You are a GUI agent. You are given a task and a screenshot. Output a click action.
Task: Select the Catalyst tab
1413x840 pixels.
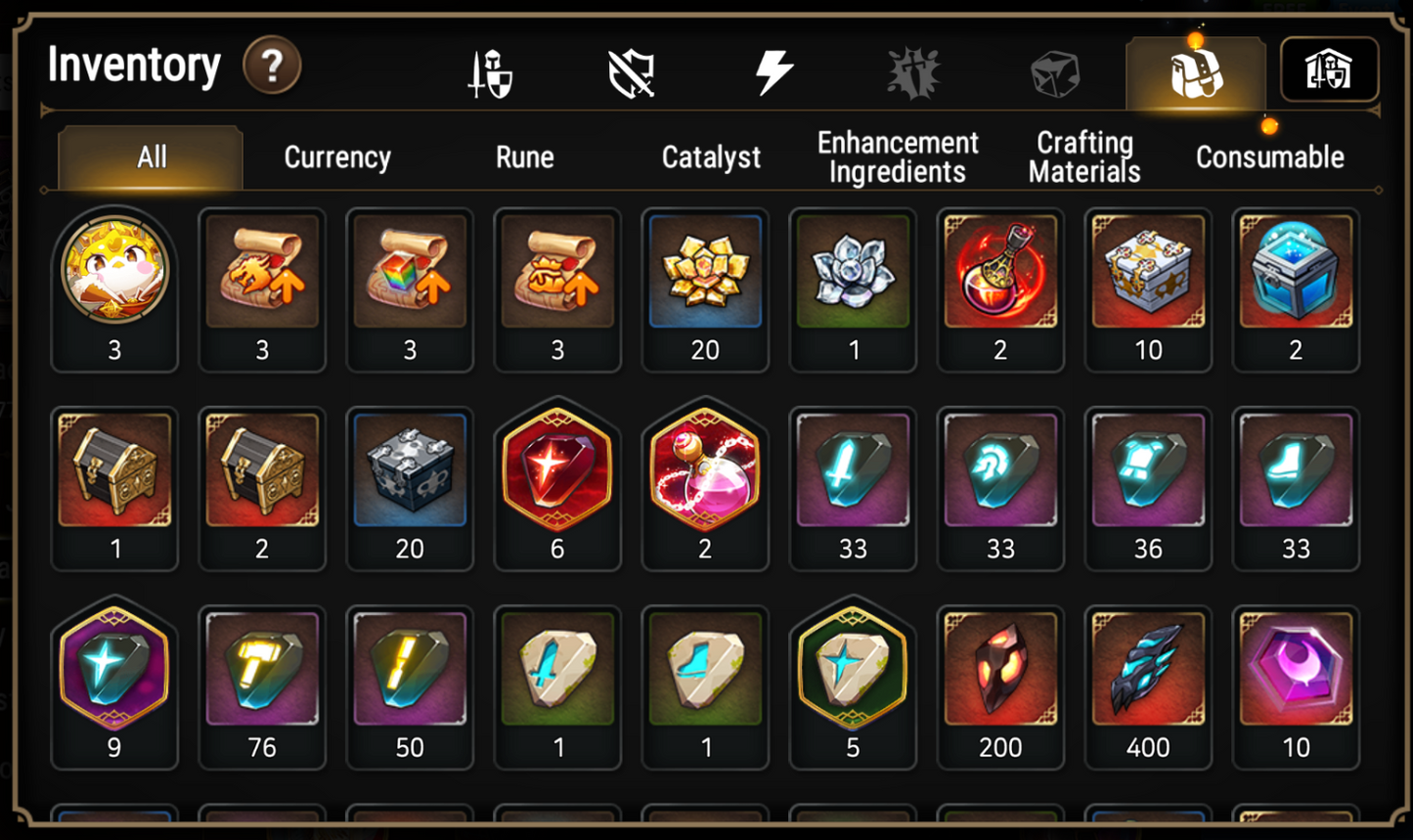pos(711,156)
